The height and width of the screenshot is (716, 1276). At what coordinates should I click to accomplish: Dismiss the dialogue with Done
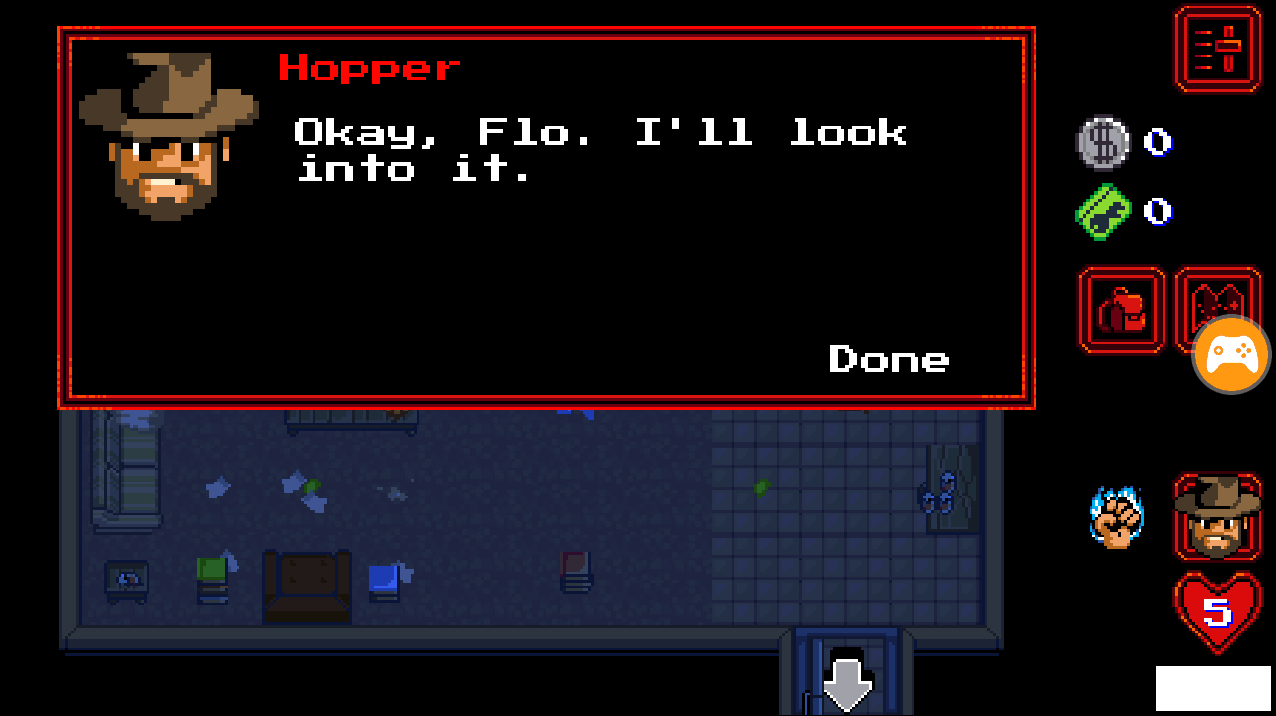click(888, 359)
